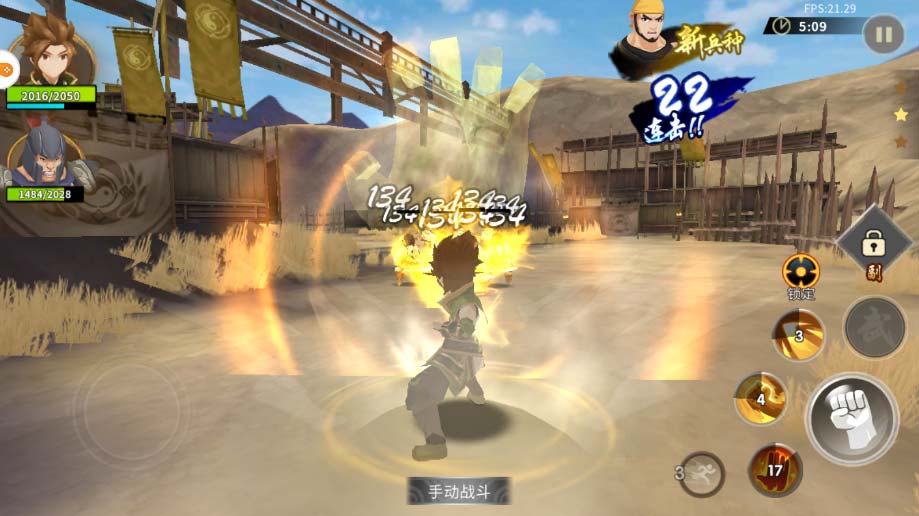Trigger the golden slash skill on cooldown 3

[798, 335]
